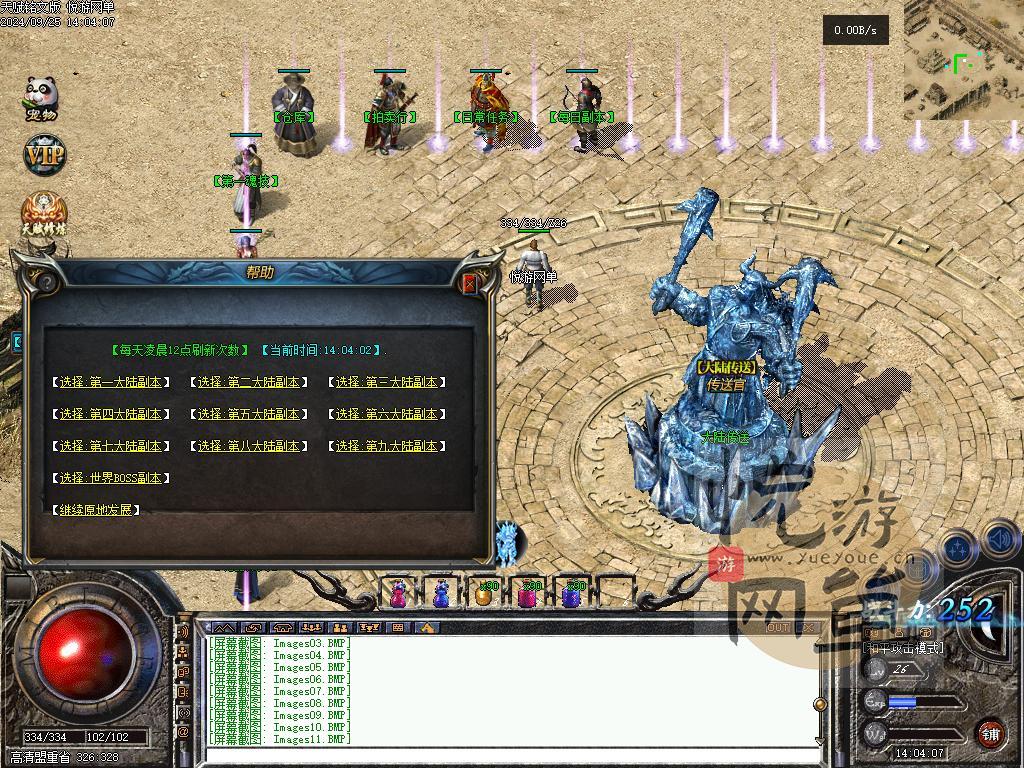Click the minimap in the corner
This screenshot has width=1024, height=768.
tap(963, 60)
